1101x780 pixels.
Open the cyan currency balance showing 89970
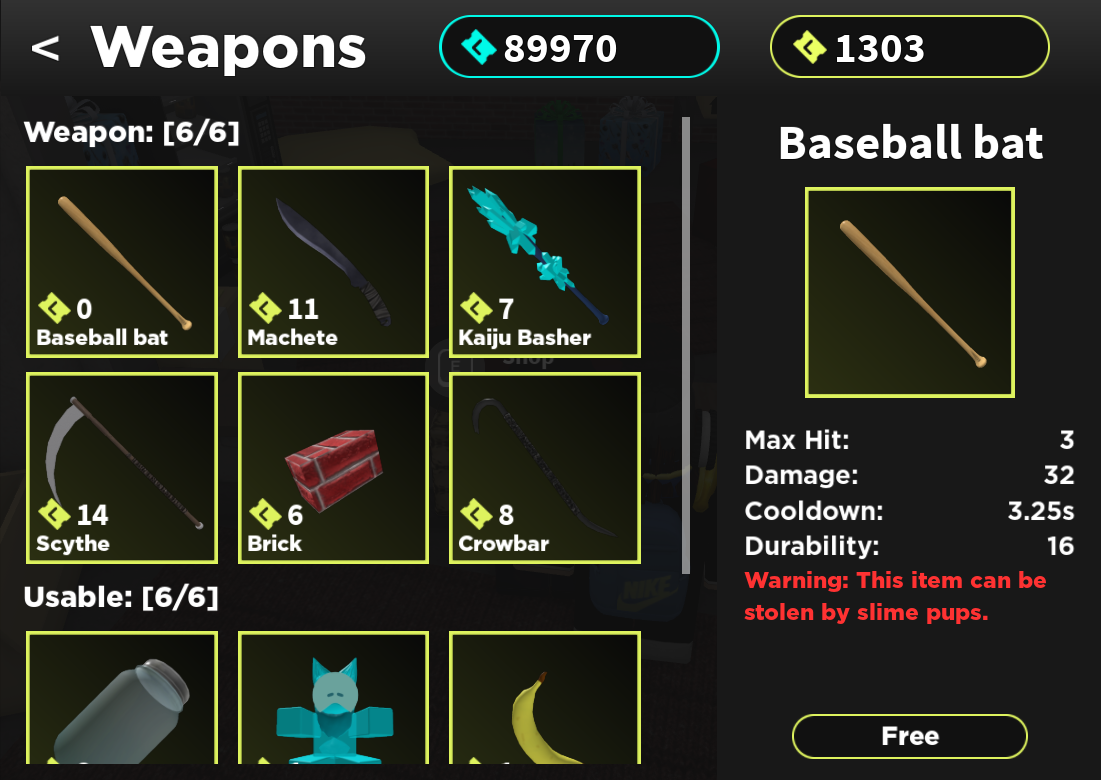tap(579, 47)
